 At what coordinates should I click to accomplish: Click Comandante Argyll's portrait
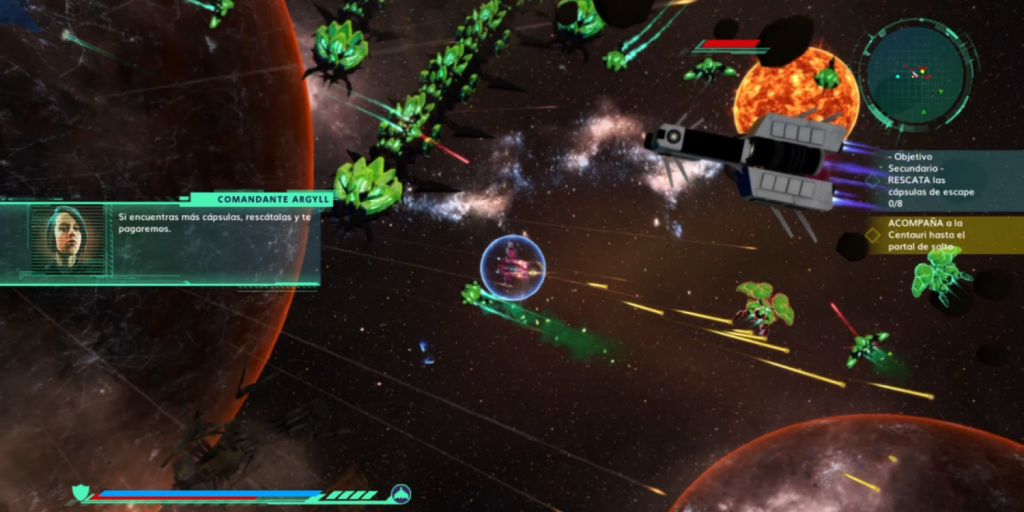click(67, 239)
